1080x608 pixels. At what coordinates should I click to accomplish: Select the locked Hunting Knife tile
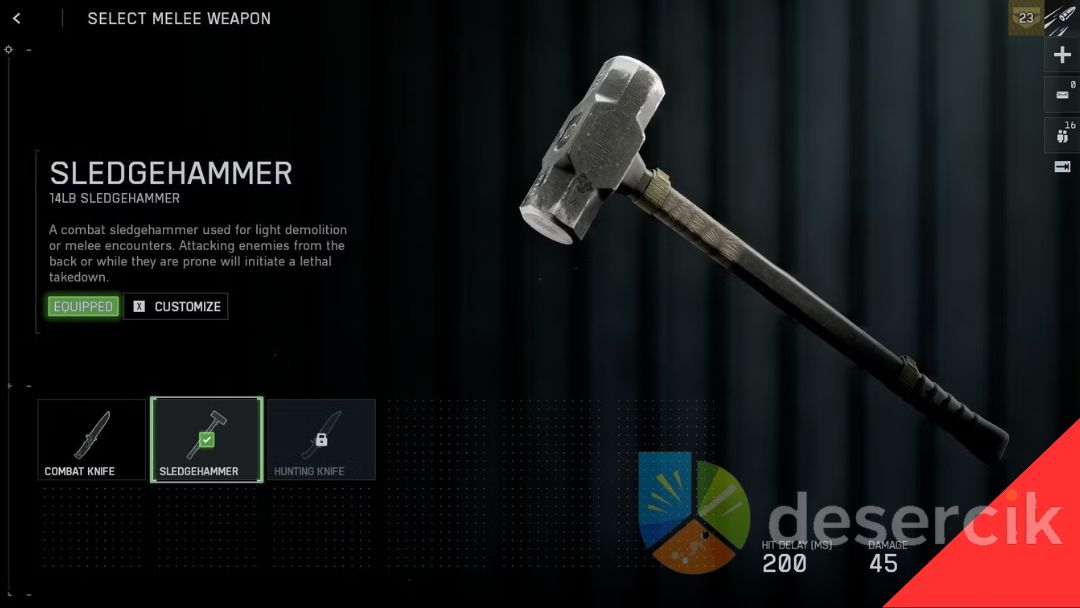tap(321, 439)
